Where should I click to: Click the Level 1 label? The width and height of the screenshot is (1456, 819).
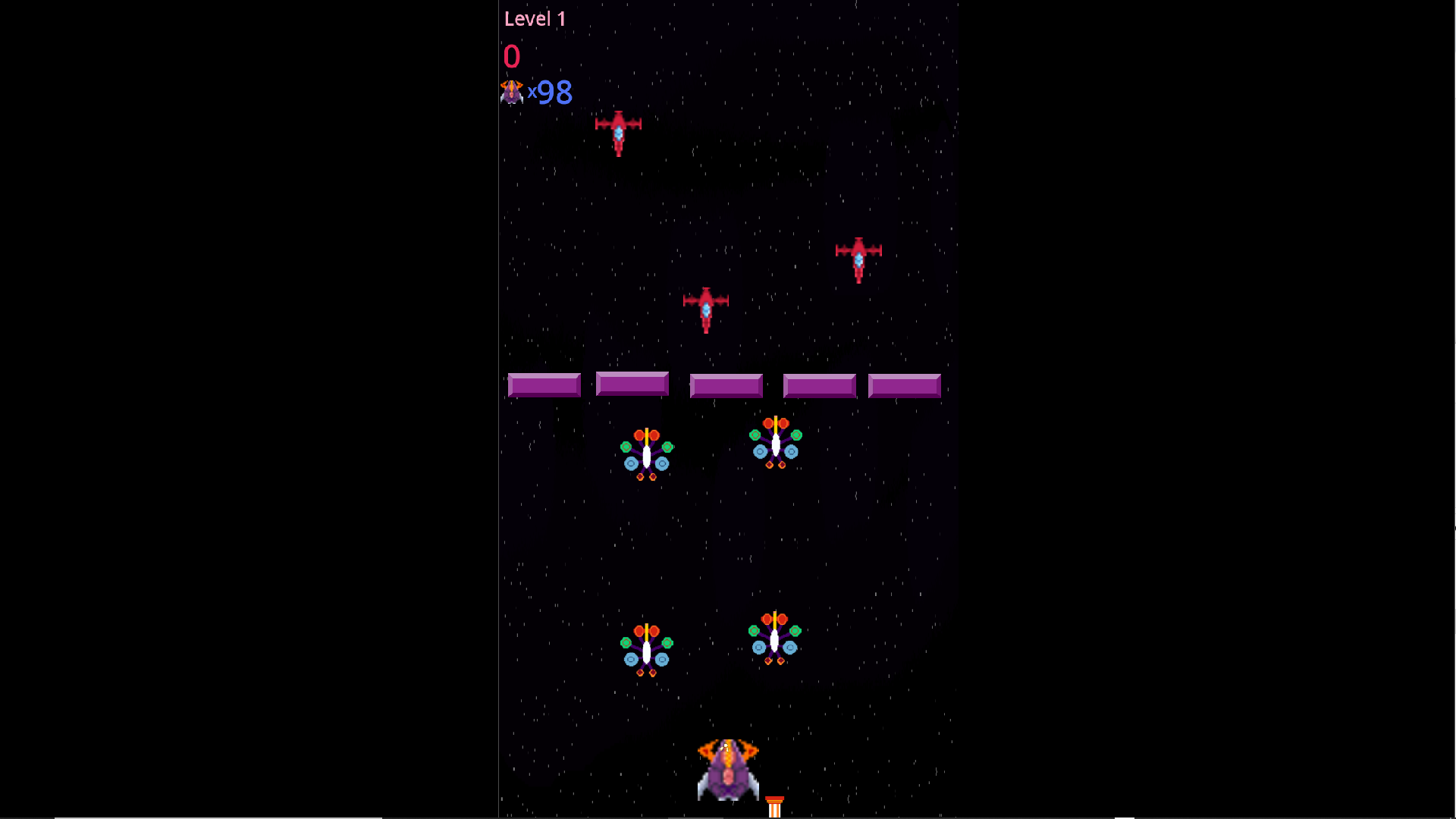(x=535, y=18)
